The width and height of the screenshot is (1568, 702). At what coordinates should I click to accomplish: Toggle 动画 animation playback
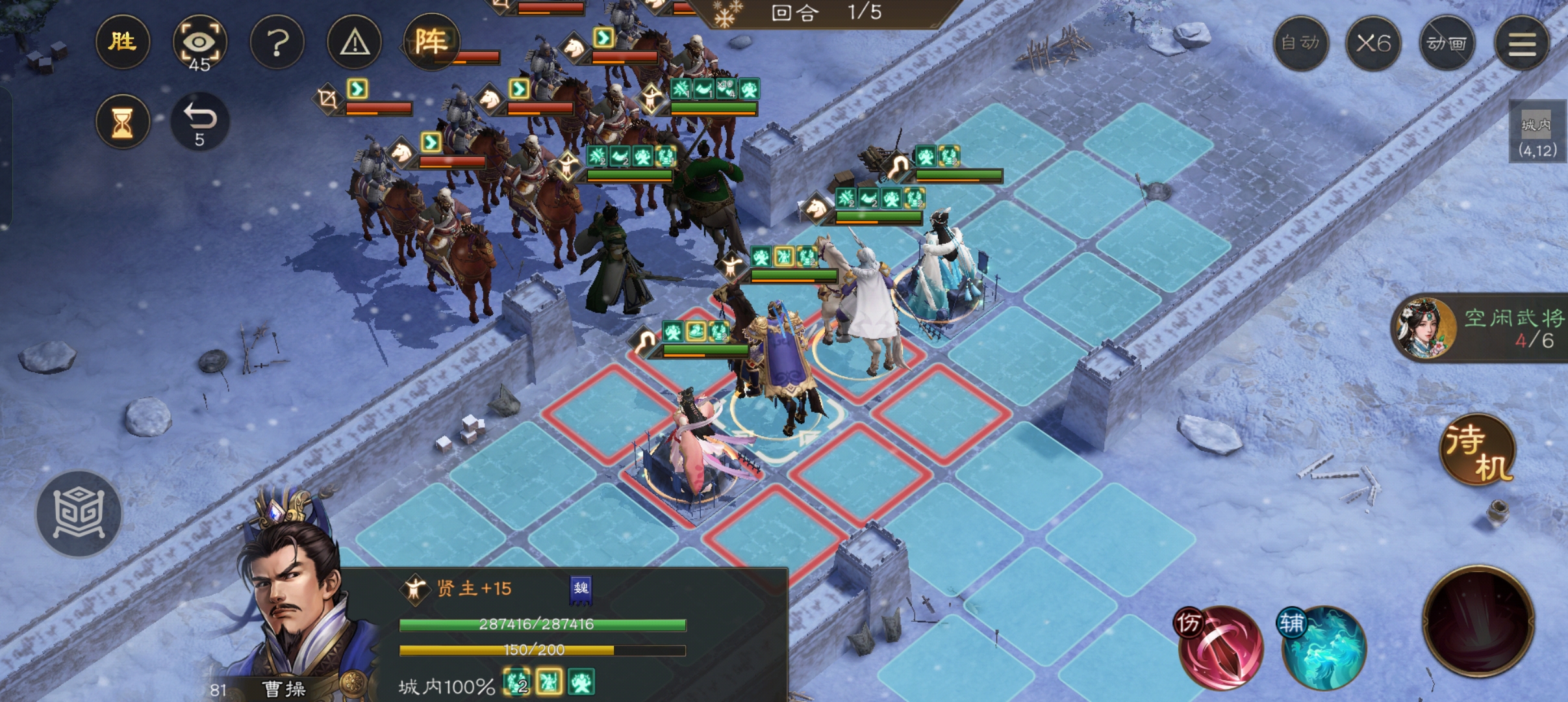[1448, 43]
